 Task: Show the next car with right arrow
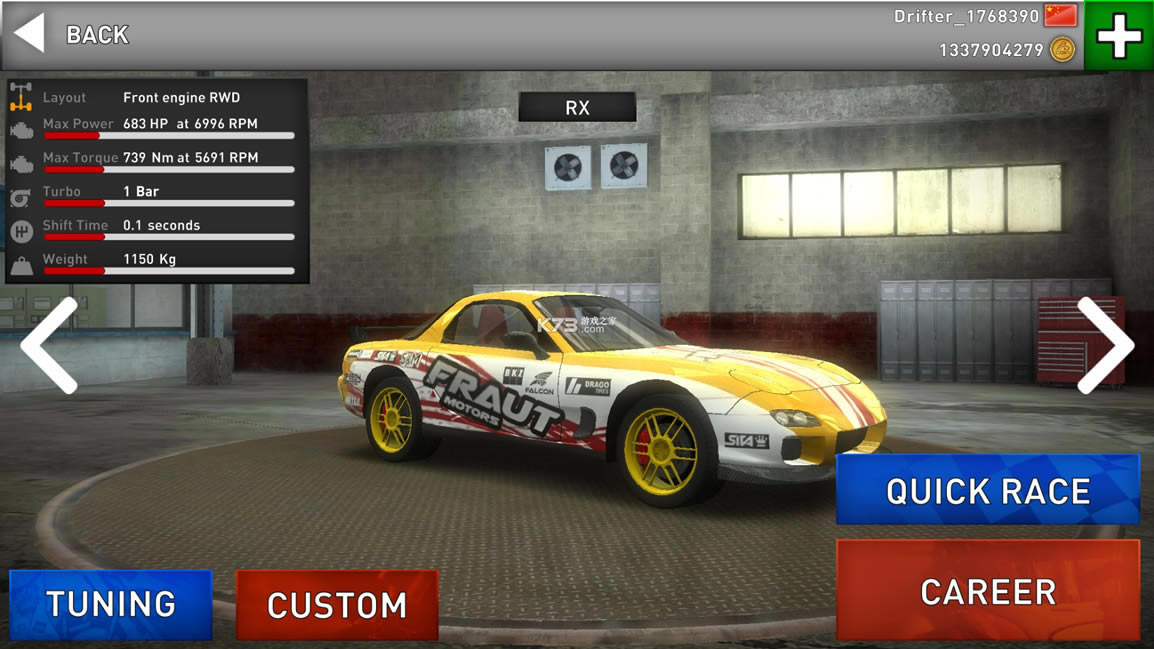pos(1104,345)
